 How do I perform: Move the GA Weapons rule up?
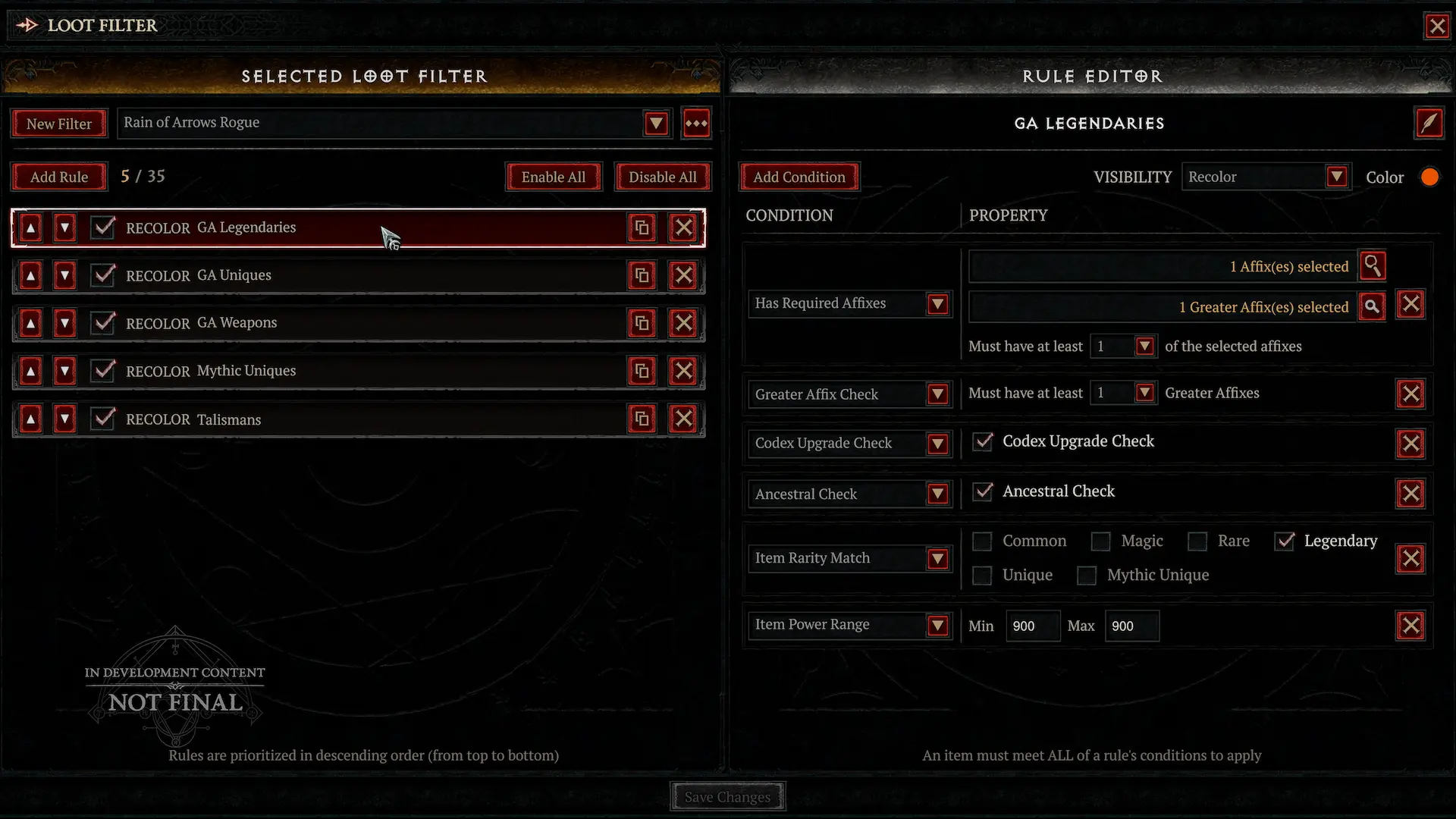click(x=30, y=322)
